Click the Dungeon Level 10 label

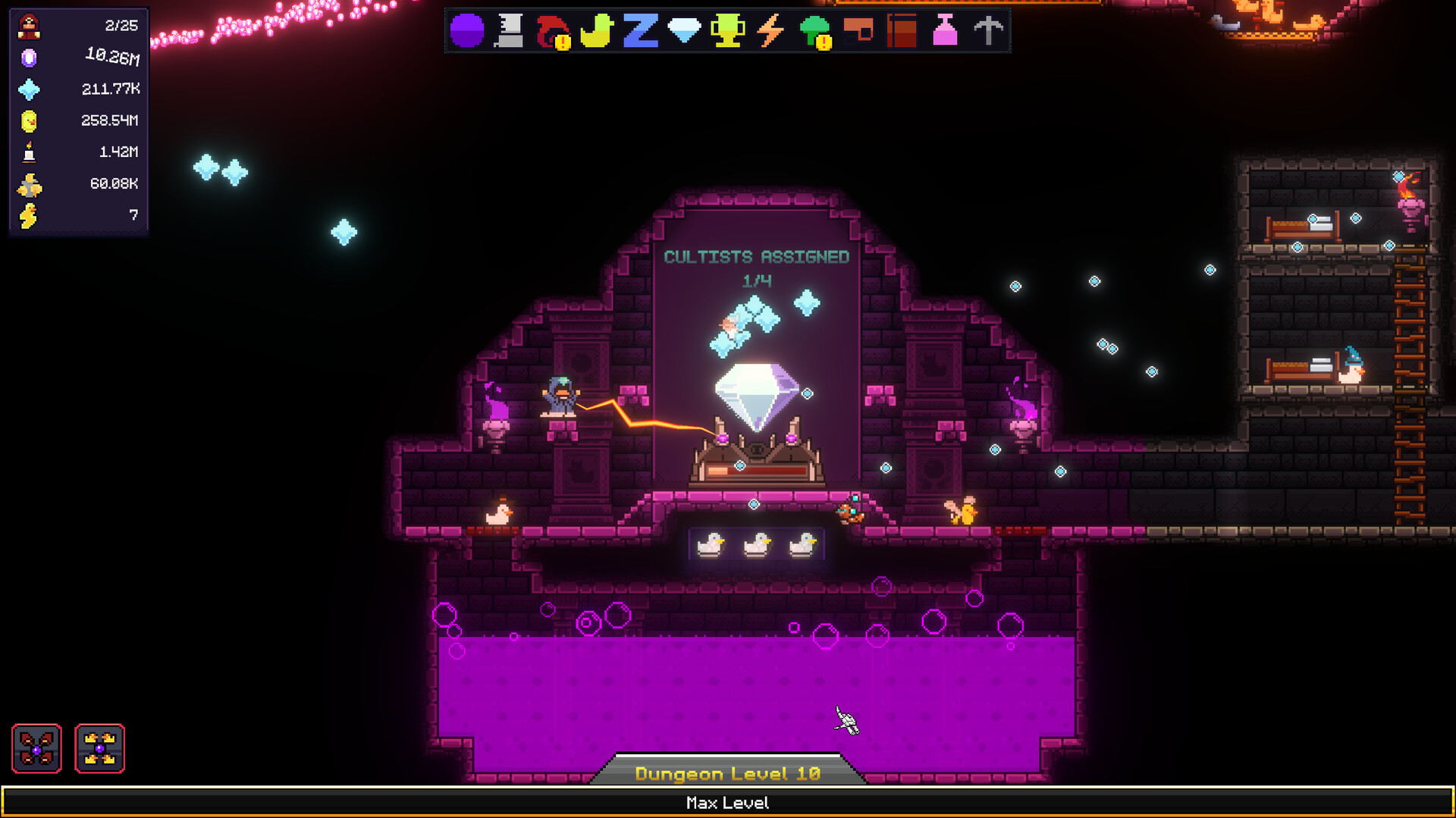(726, 773)
